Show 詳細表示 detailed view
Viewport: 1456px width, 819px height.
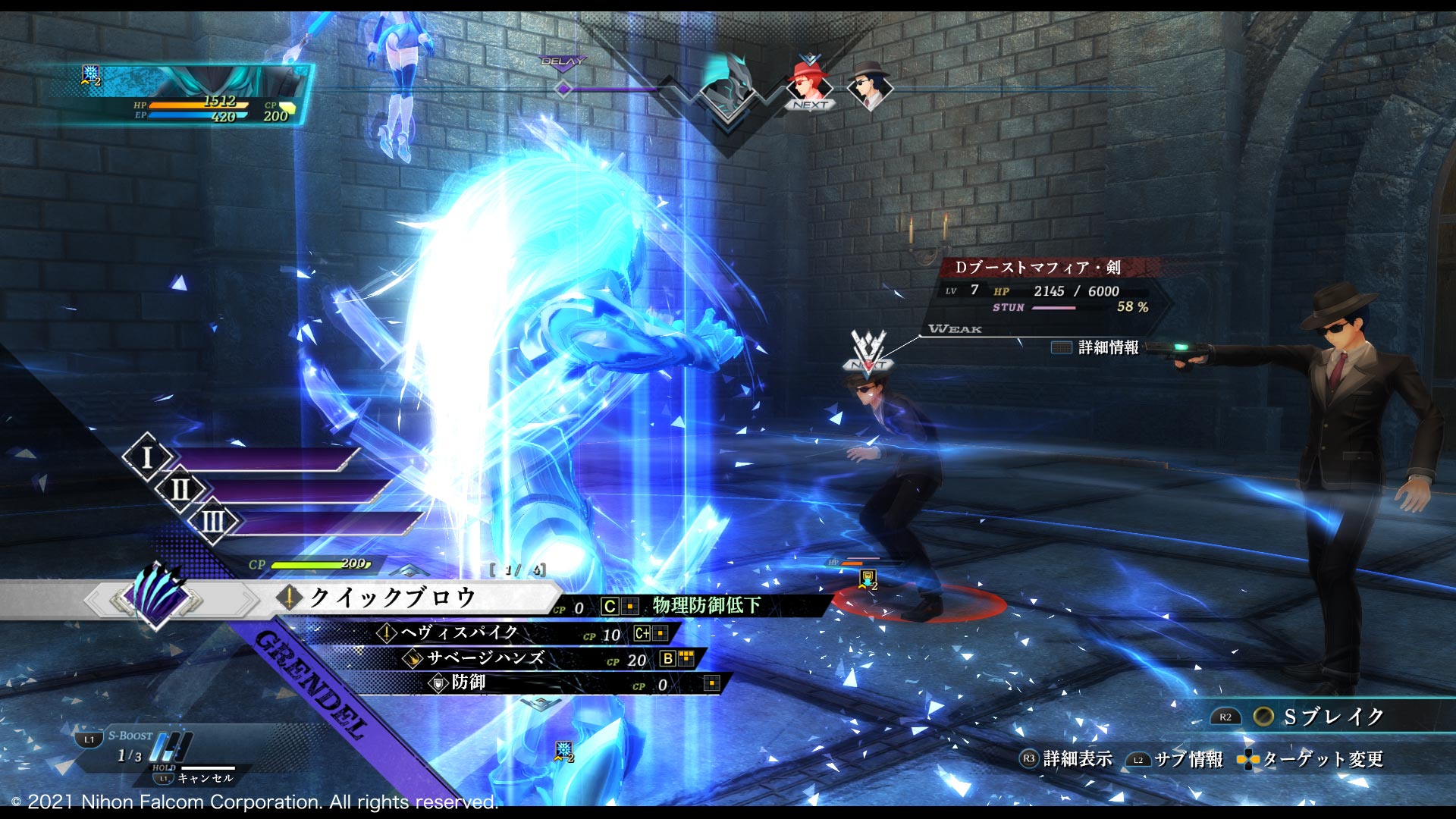tap(1066, 759)
